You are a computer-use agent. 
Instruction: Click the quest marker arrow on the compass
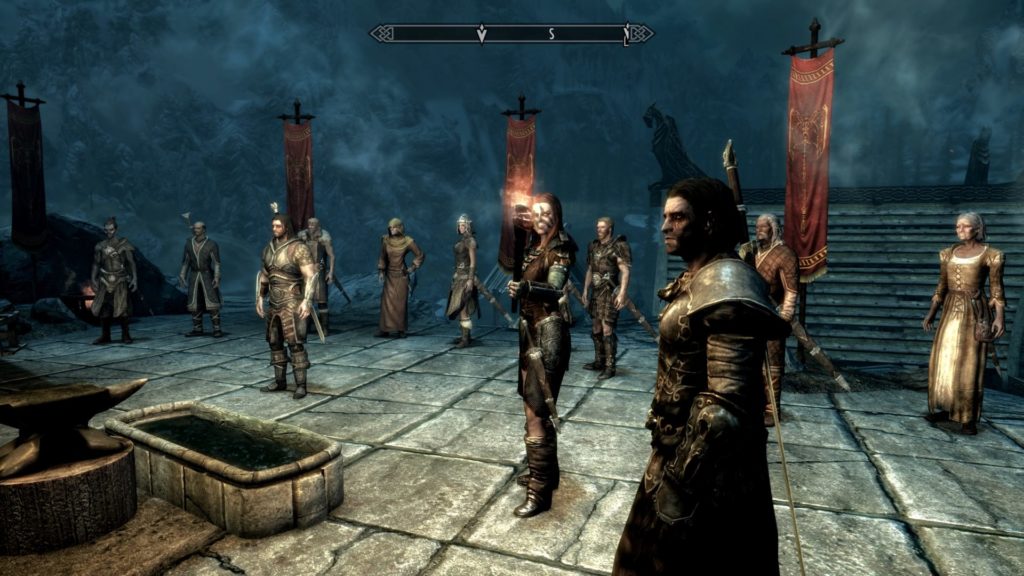coord(481,34)
